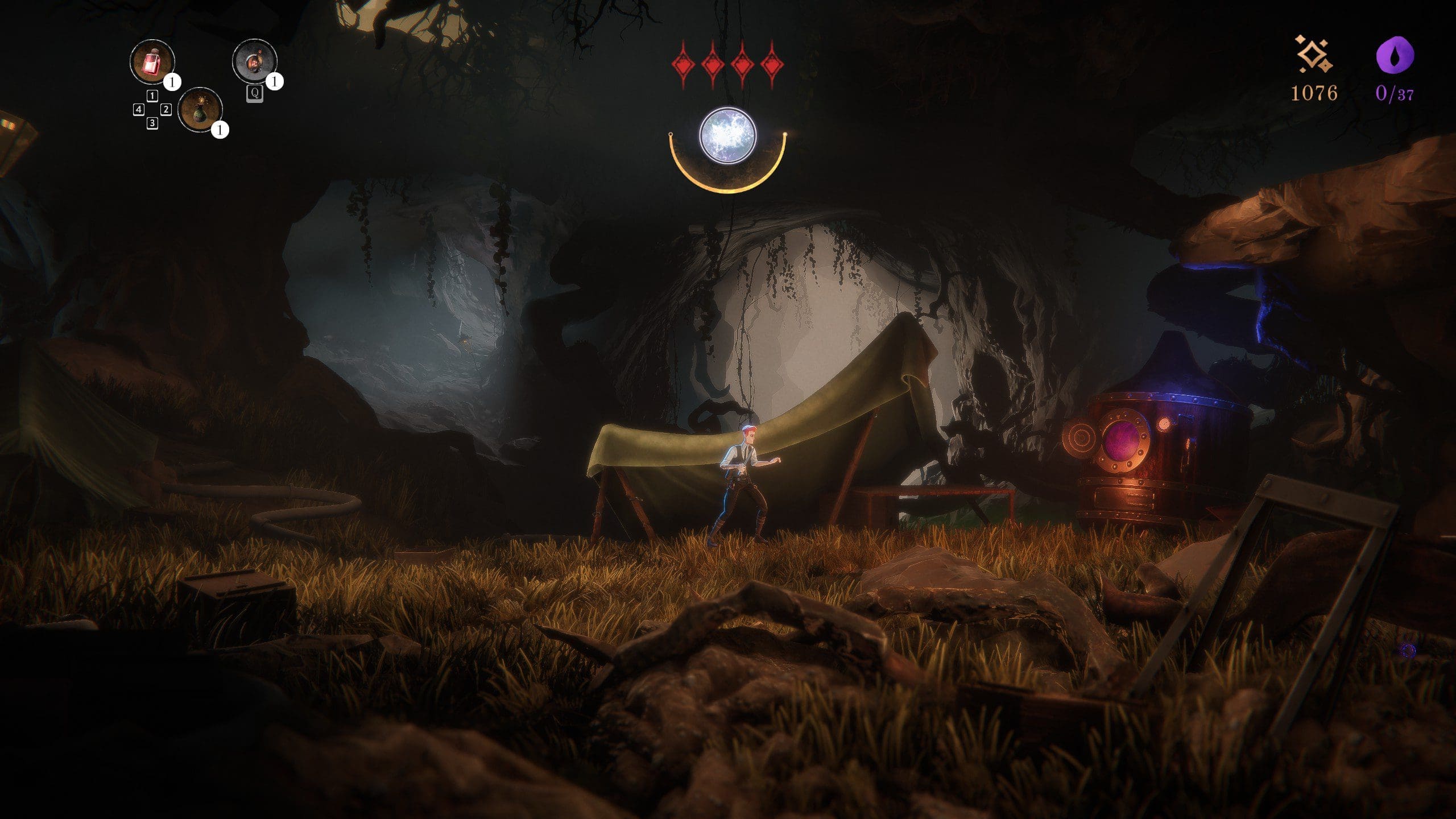Click the glowing white moon orb
1456x819 pixels.
(x=727, y=136)
